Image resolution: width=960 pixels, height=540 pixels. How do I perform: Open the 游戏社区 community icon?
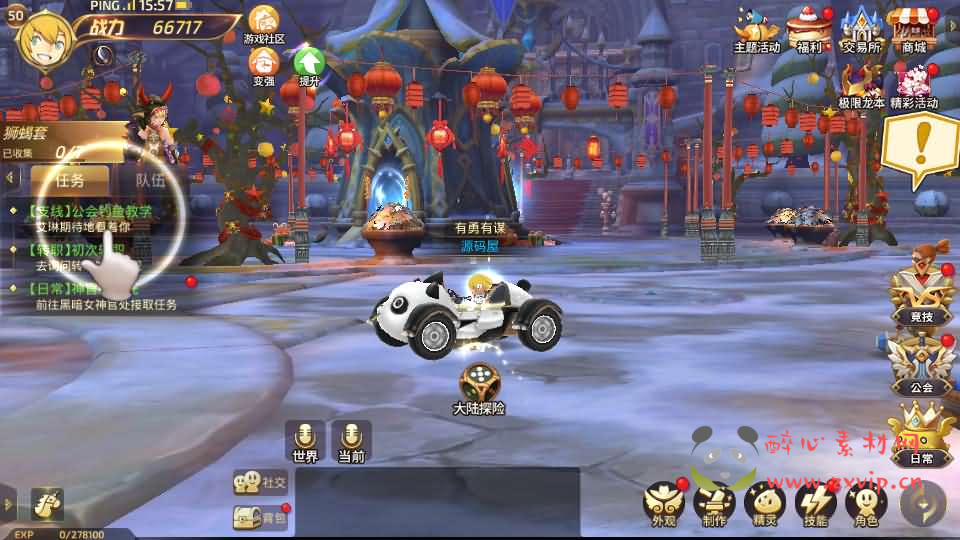(264, 22)
